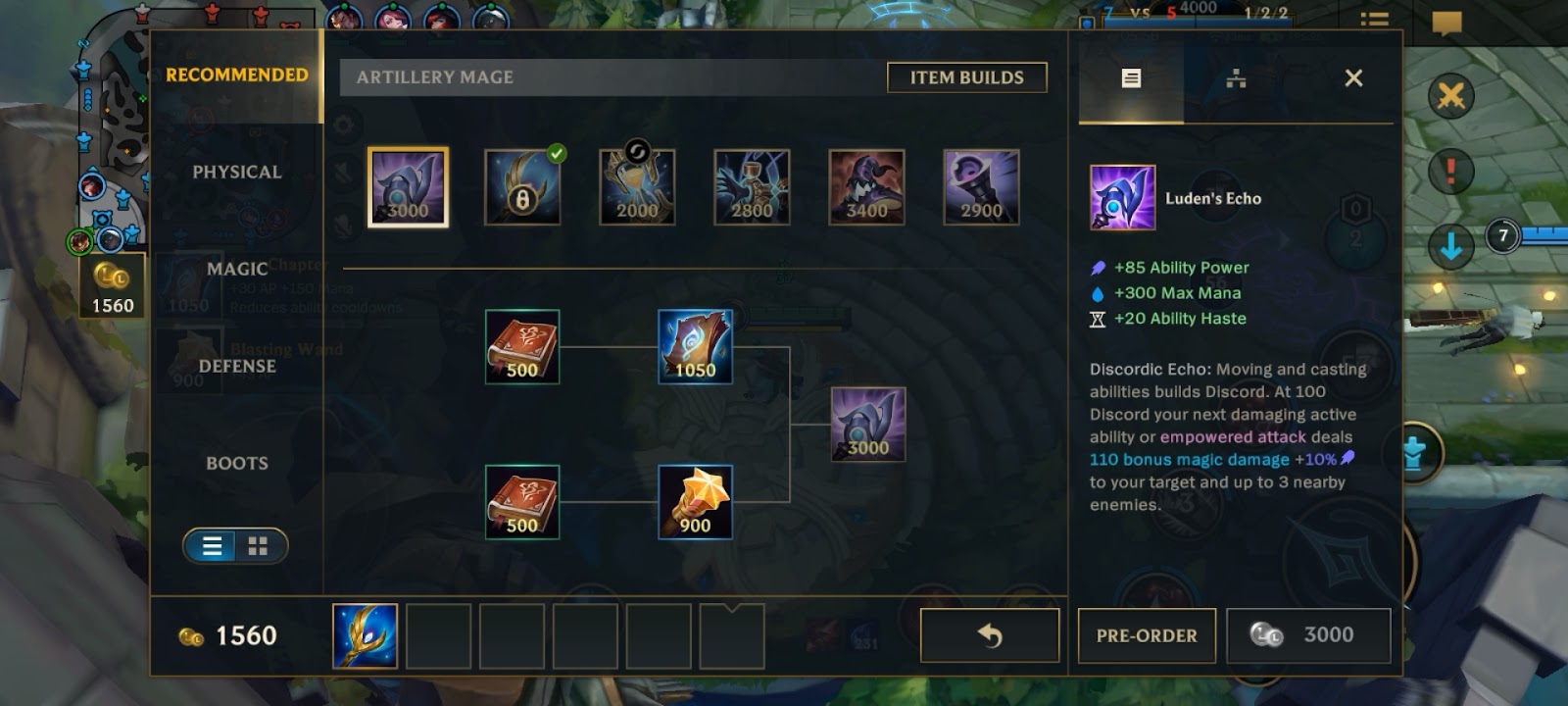Screen dimensions: 1568x706
Task: Expand the MAGIC item category
Action: (235, 268)
